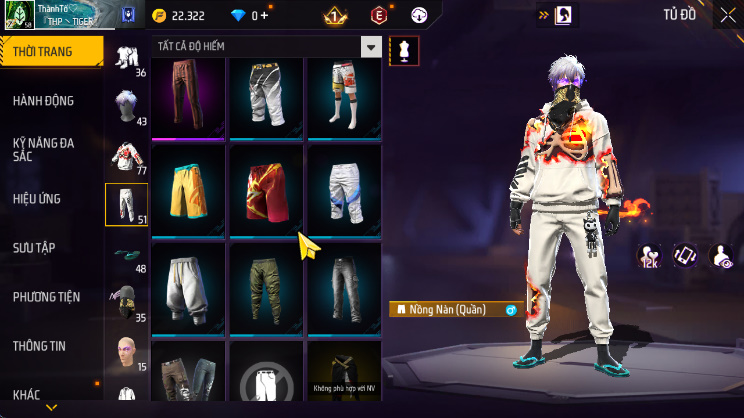
Task: Close the Tủ Đồ wardrobe screen
Action: click(726, 15)
